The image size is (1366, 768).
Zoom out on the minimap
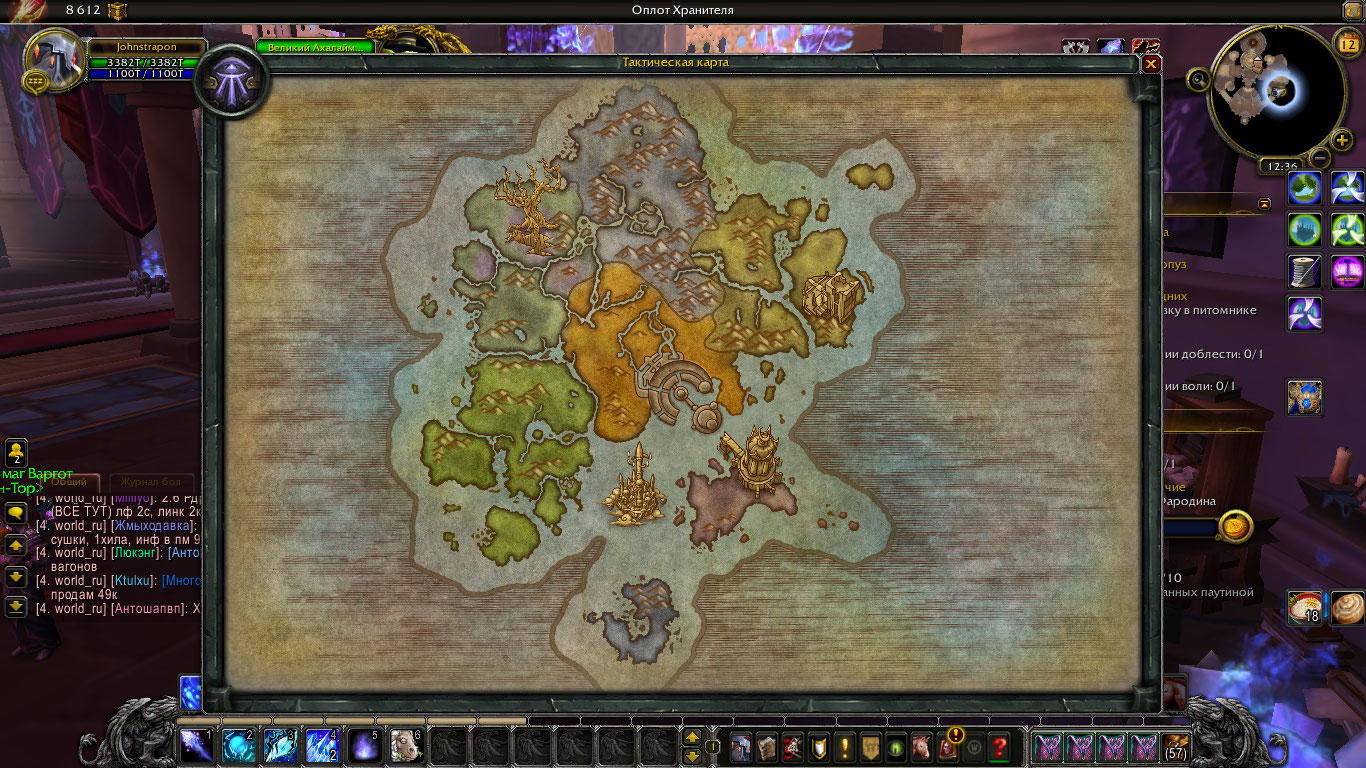coord(1320,158)
